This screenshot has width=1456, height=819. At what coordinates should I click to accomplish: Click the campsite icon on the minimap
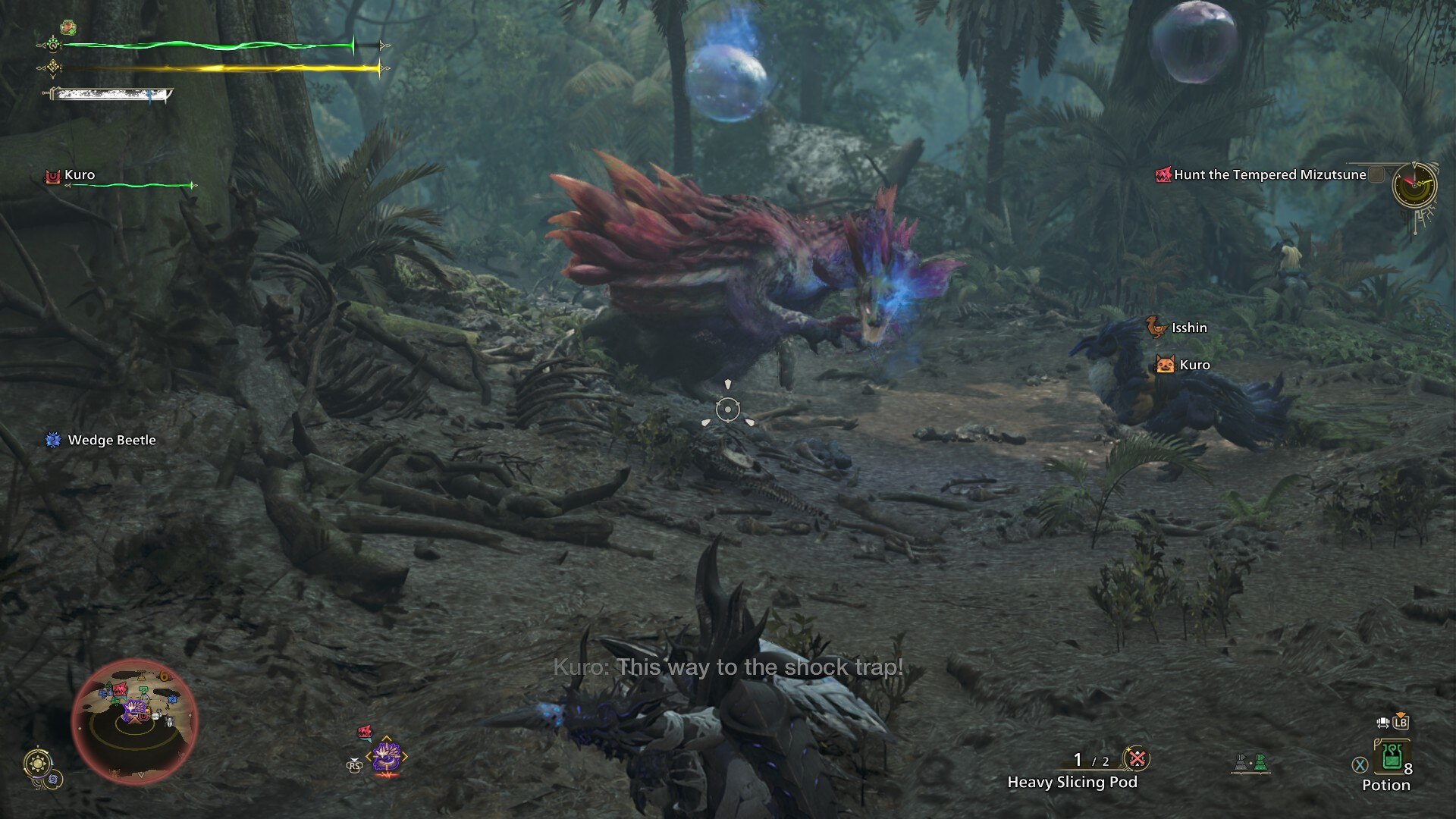141,676
